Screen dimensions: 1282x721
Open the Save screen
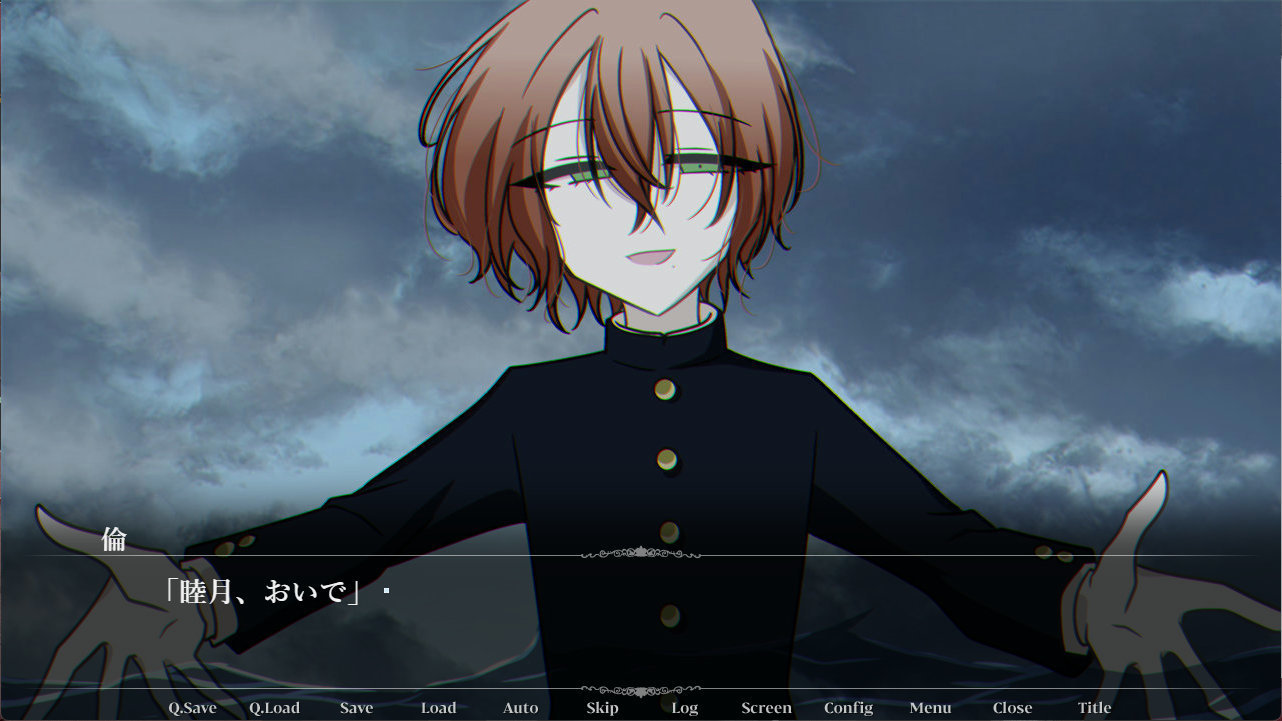[357, 707]
